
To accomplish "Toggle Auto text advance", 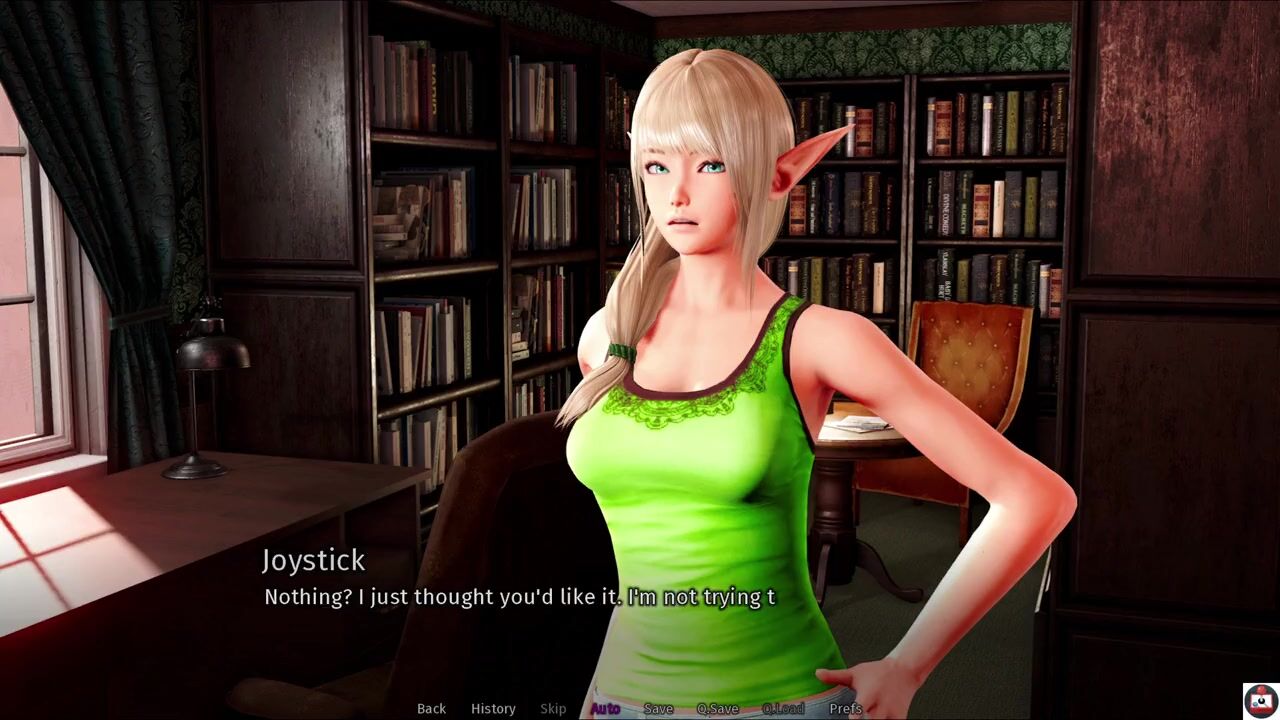I will coord(605,708).
